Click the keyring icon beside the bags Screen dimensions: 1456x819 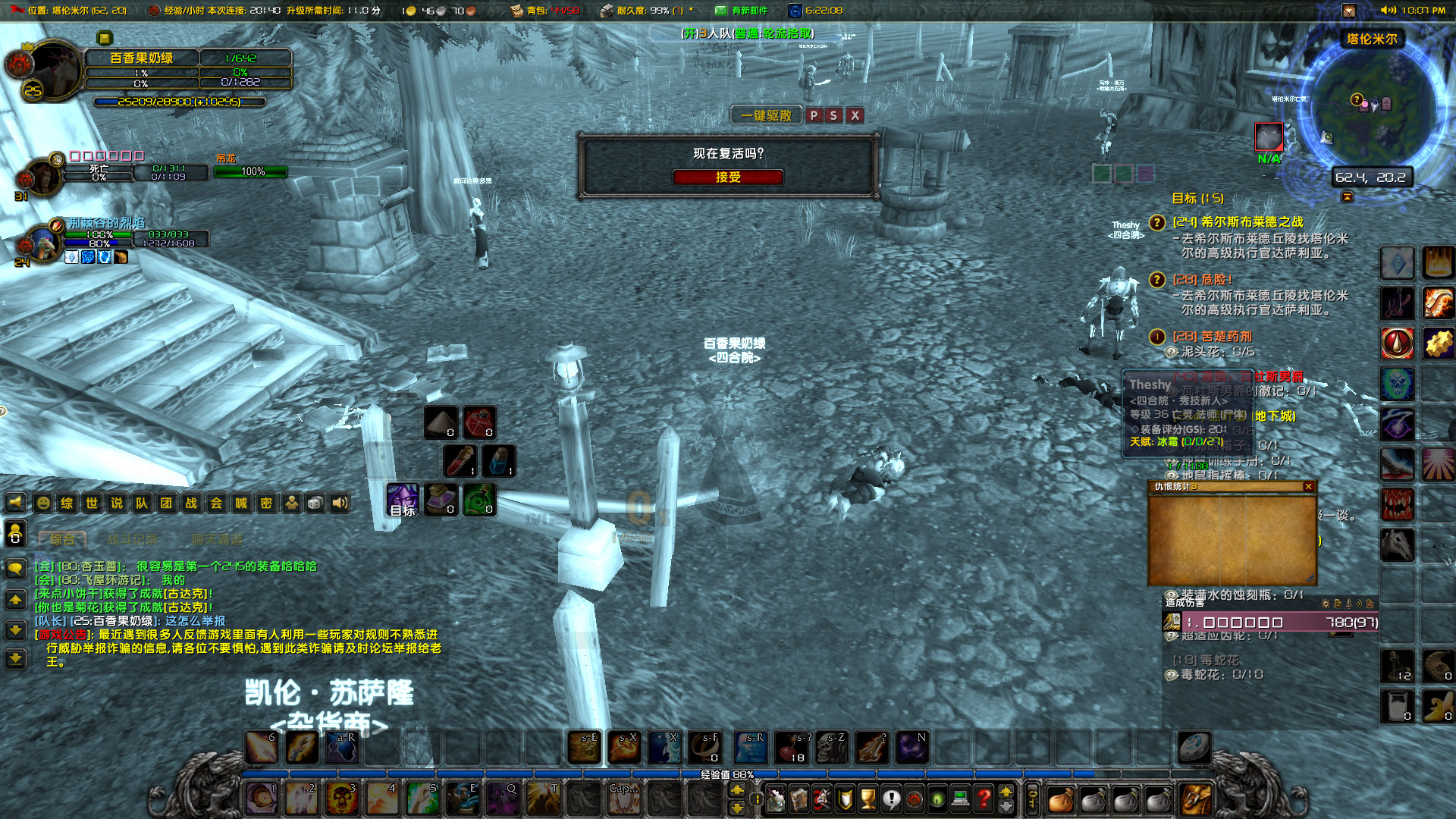click(1033, 798)
